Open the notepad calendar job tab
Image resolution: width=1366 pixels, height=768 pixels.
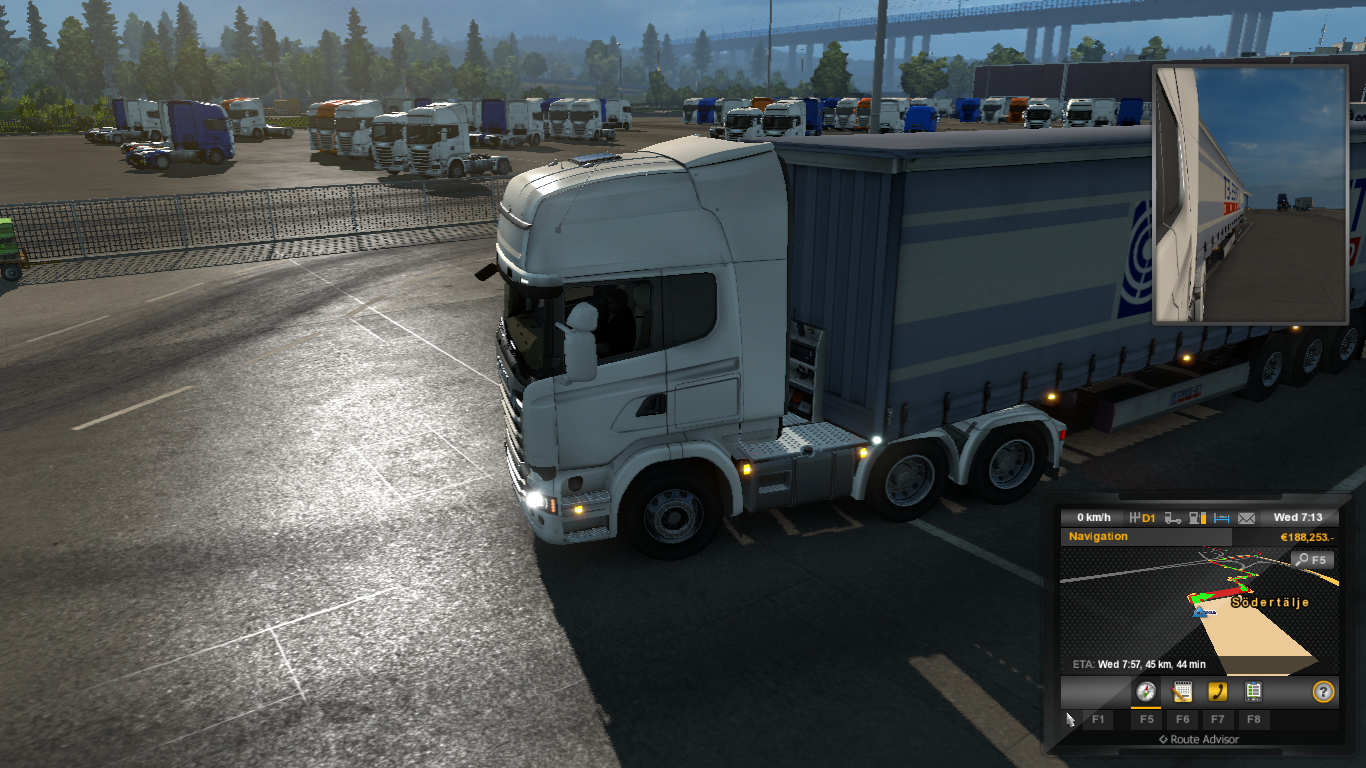coord(1182,691)
